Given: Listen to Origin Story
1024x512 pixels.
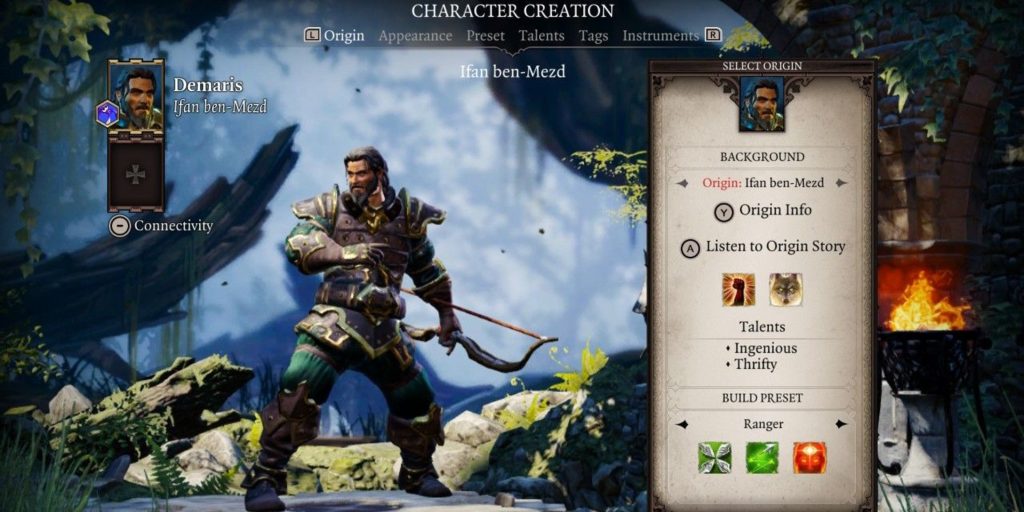Looking at the screenshot, I should click(x=763, y=247).
